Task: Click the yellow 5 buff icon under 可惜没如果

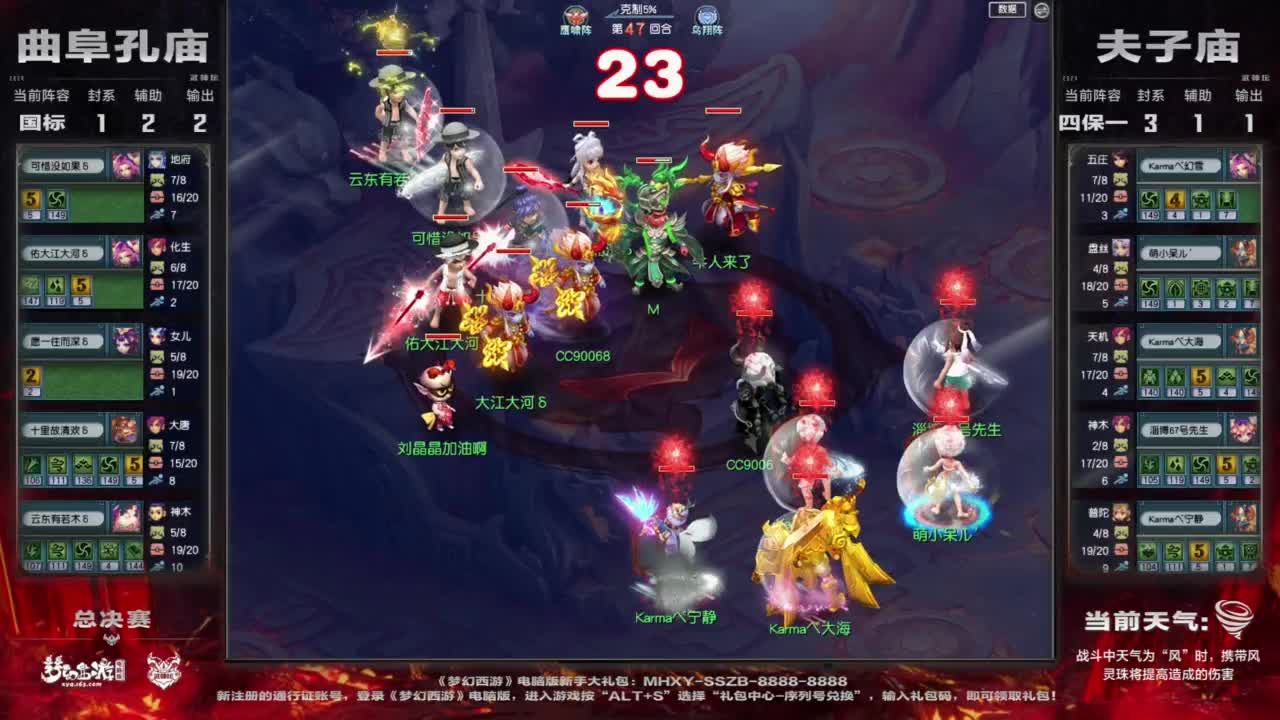Action: (31, 199)
